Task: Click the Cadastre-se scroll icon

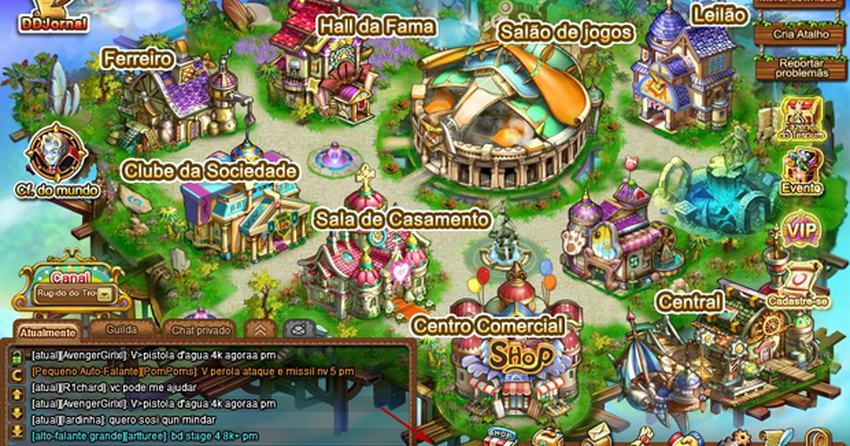Action: coord(800,283)
